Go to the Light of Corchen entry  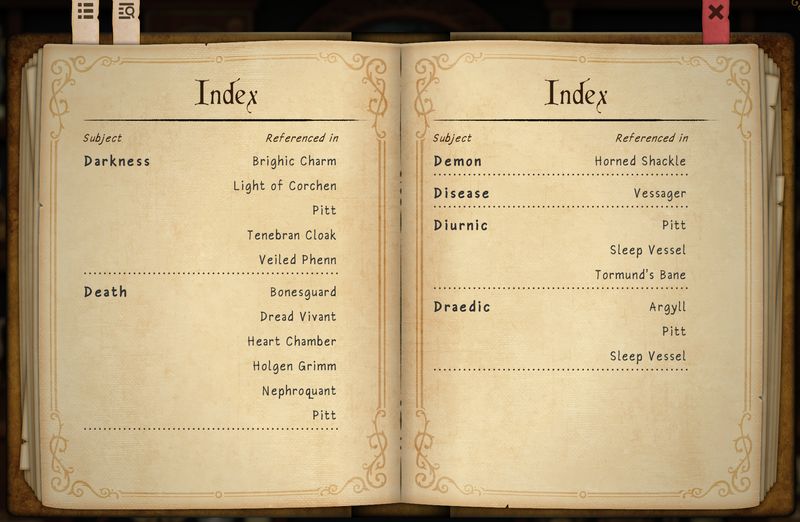pos(284,186)
